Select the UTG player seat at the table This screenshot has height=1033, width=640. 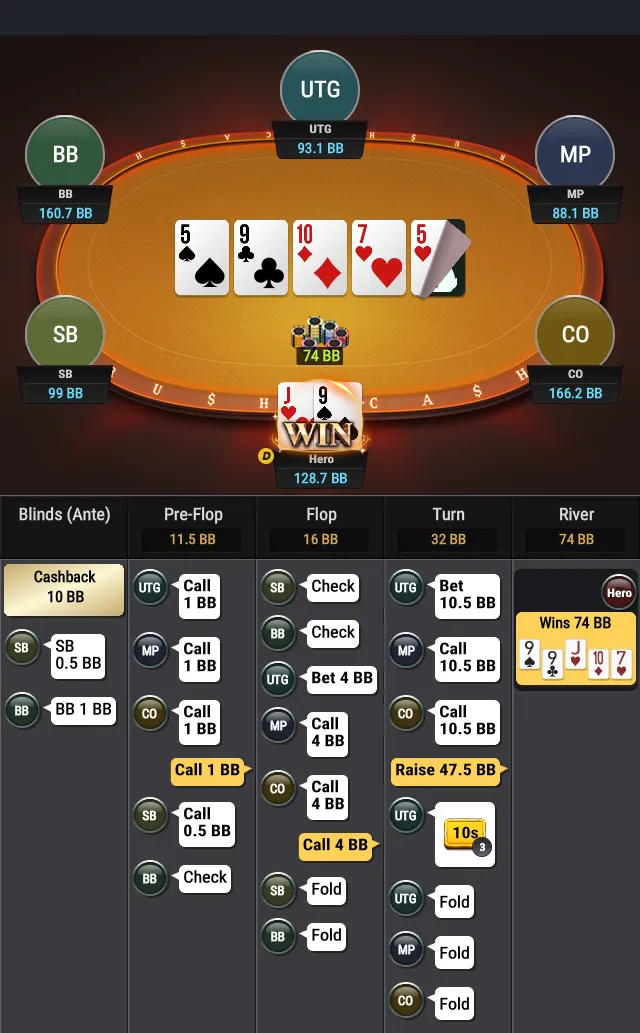pos(319,90)
